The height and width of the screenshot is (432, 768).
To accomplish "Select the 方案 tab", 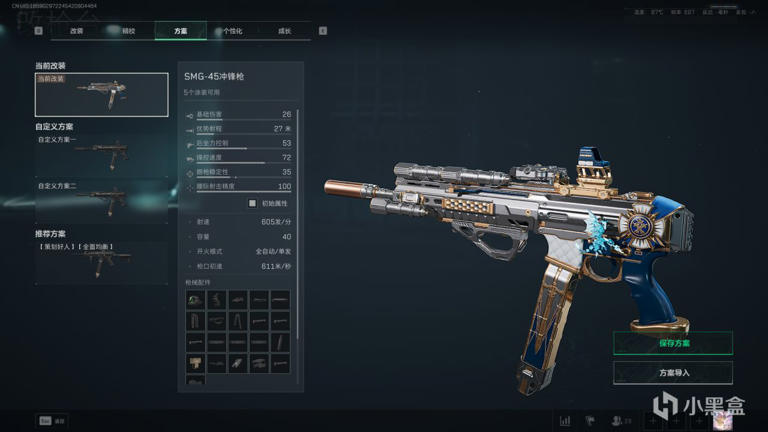I will click(180, 31).
